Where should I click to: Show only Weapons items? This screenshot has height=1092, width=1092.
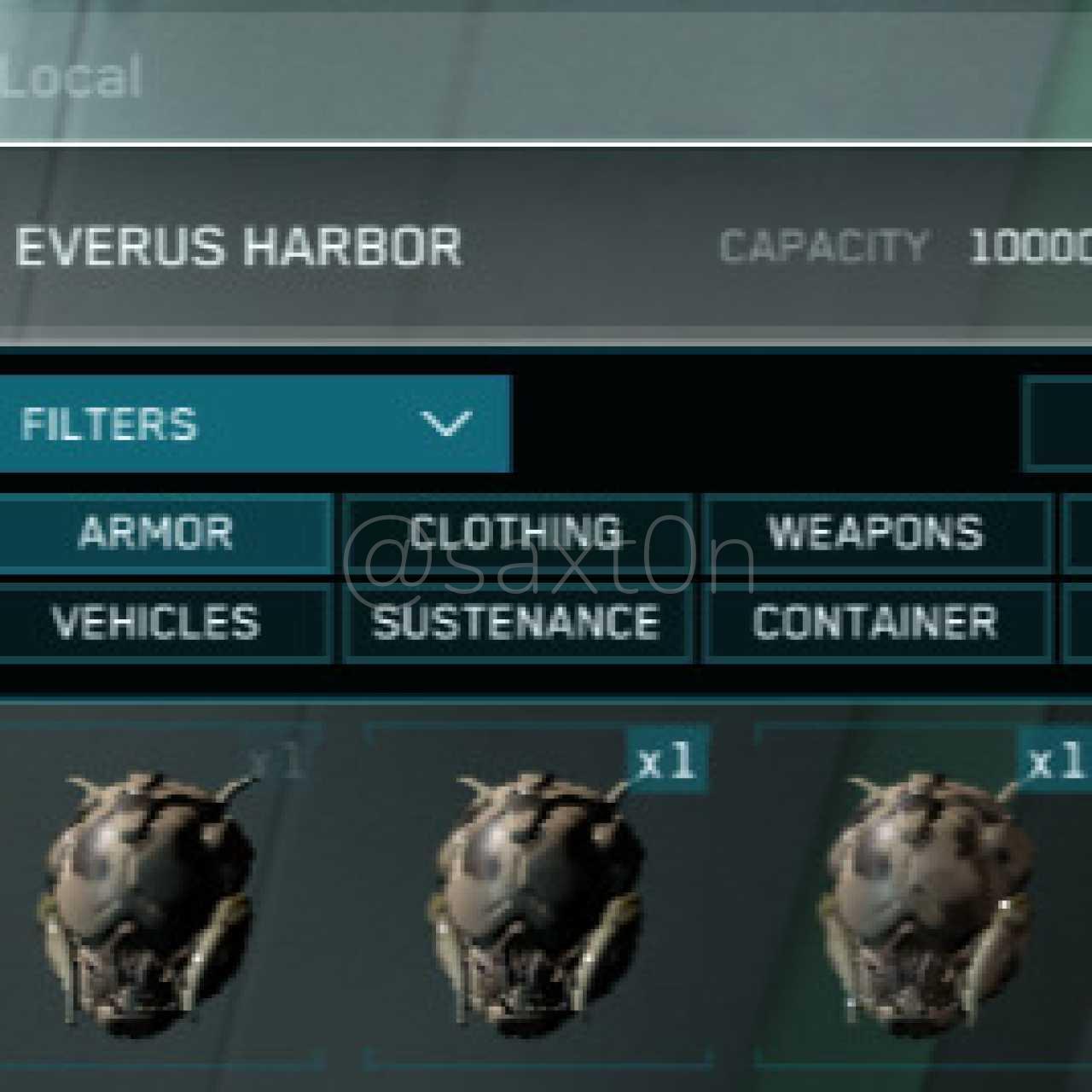click(875, 533)
